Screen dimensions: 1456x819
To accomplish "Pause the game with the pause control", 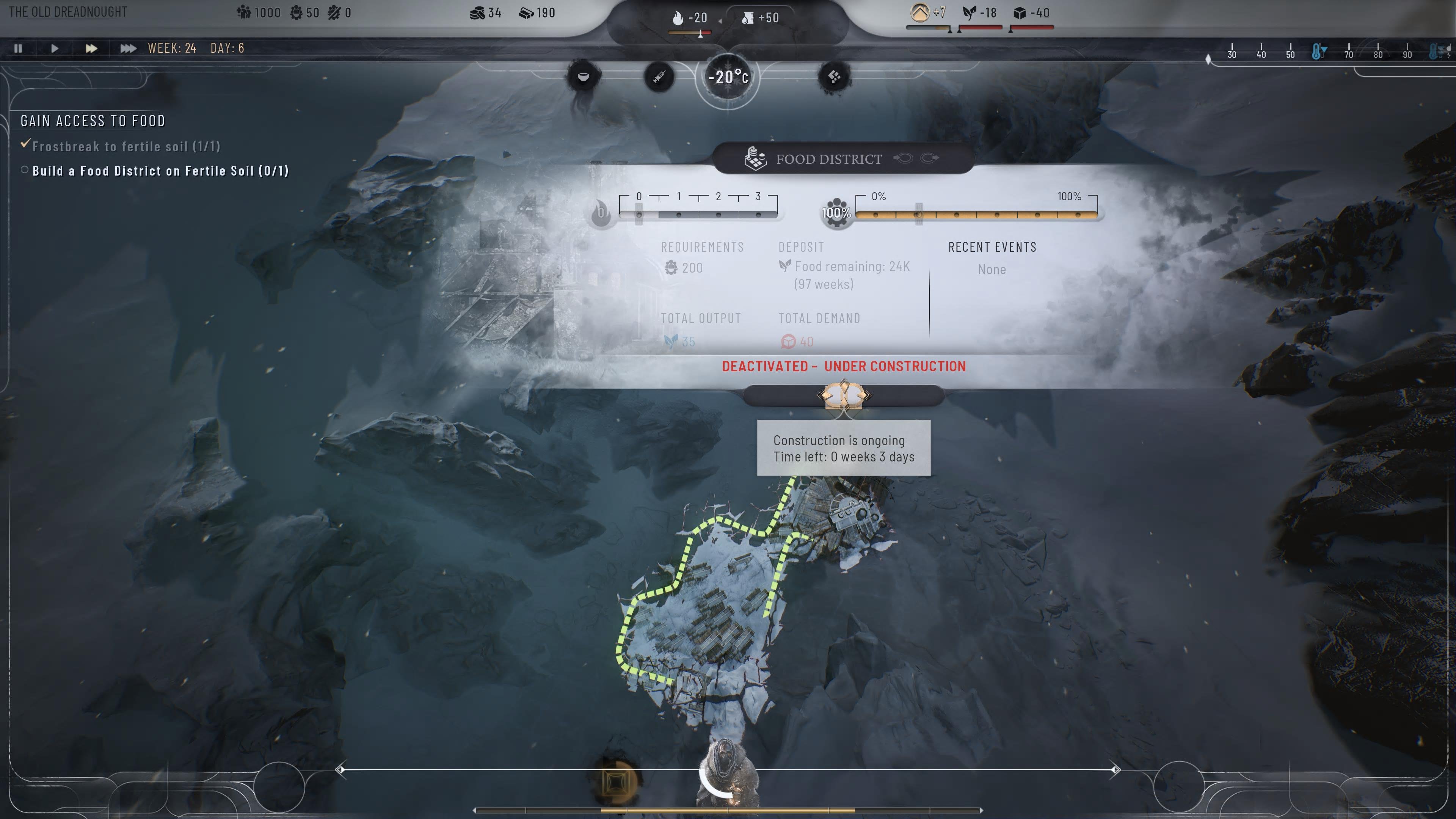I will click(x=17, y=49).
